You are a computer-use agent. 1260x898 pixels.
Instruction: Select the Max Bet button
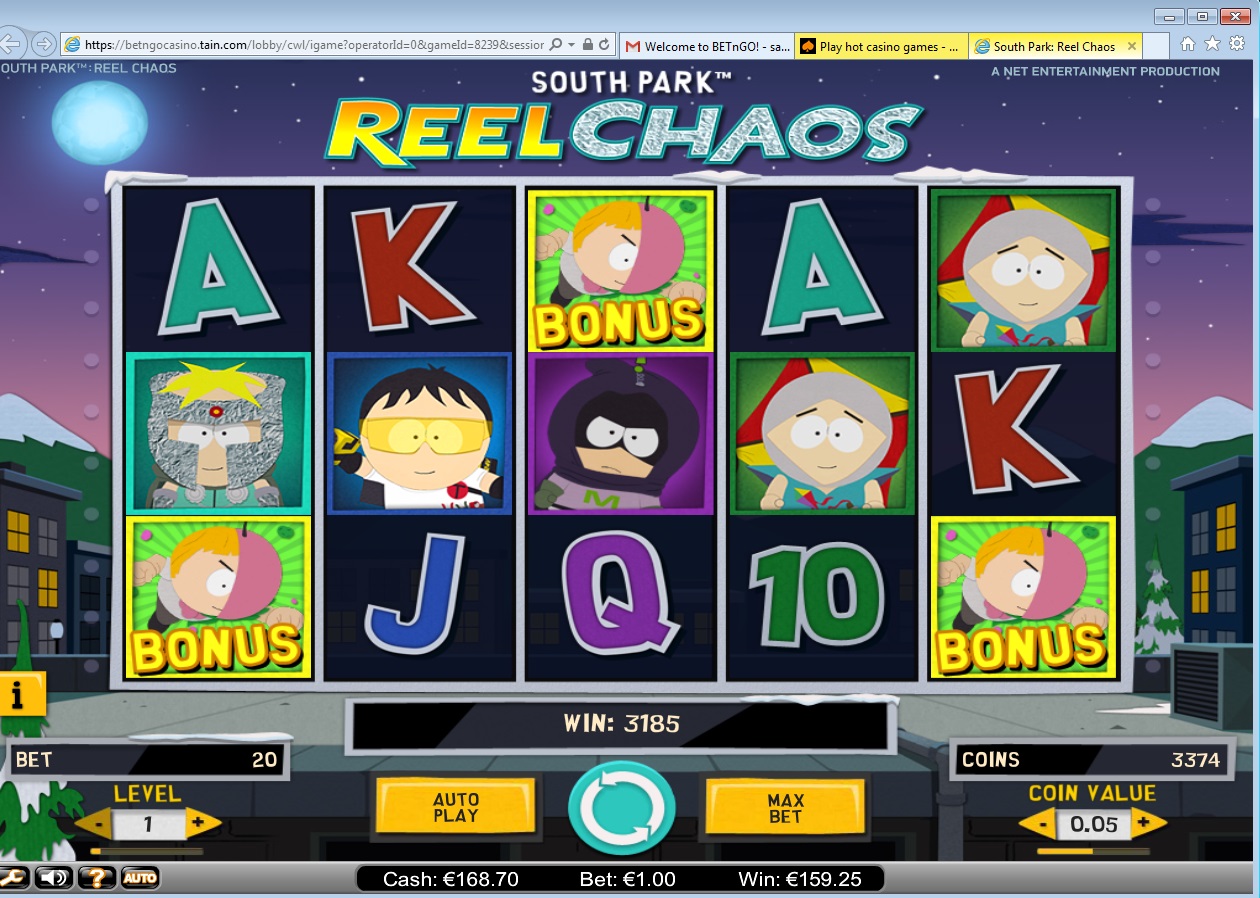[785, 808]
